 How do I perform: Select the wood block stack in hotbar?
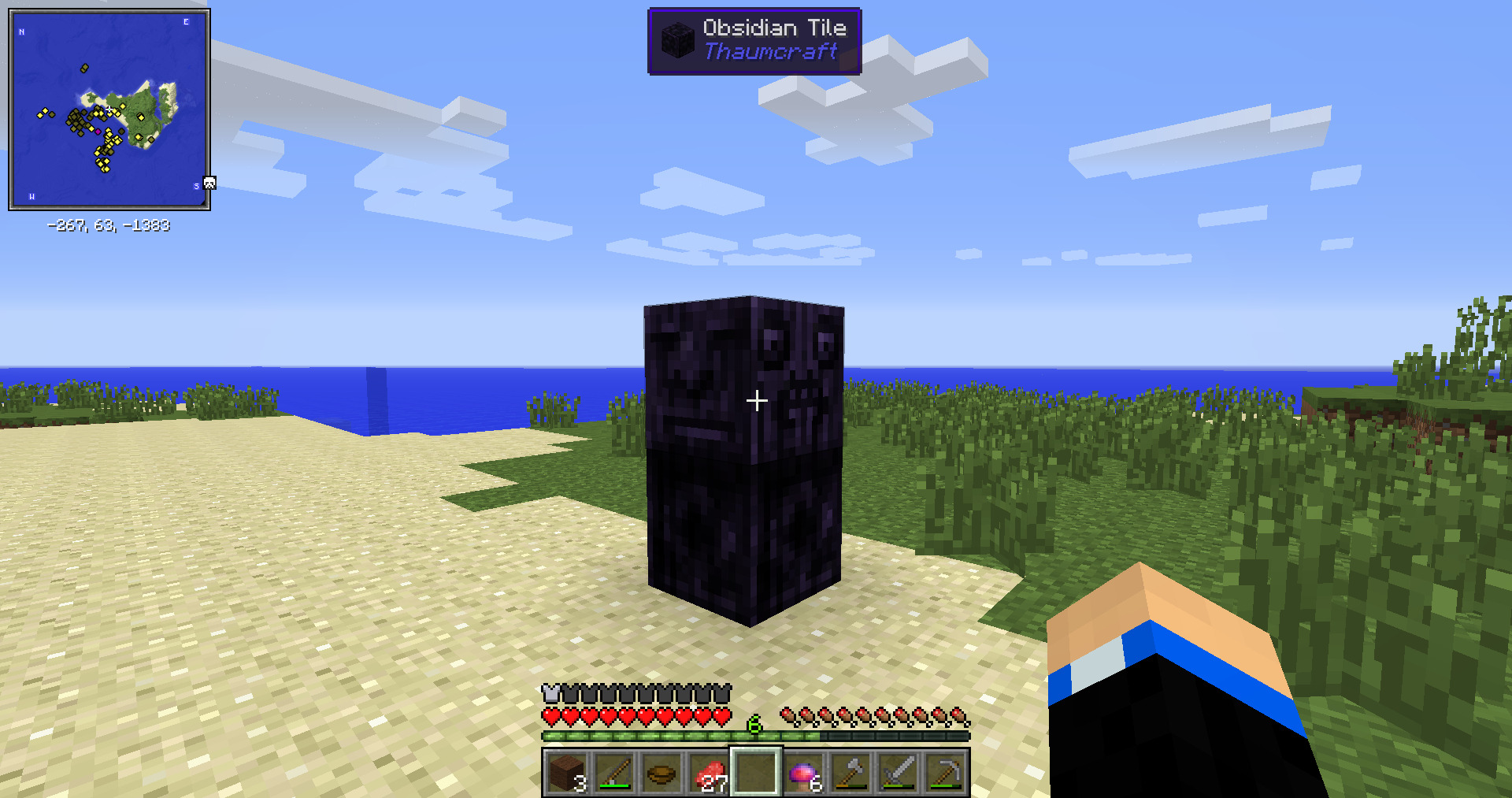pos(567,772)
